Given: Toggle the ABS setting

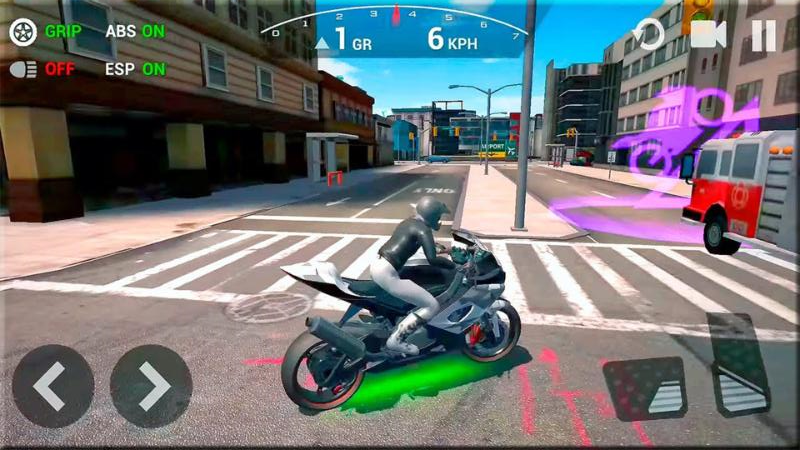Looking at the screenshot, I should click(x=135, y=31).
